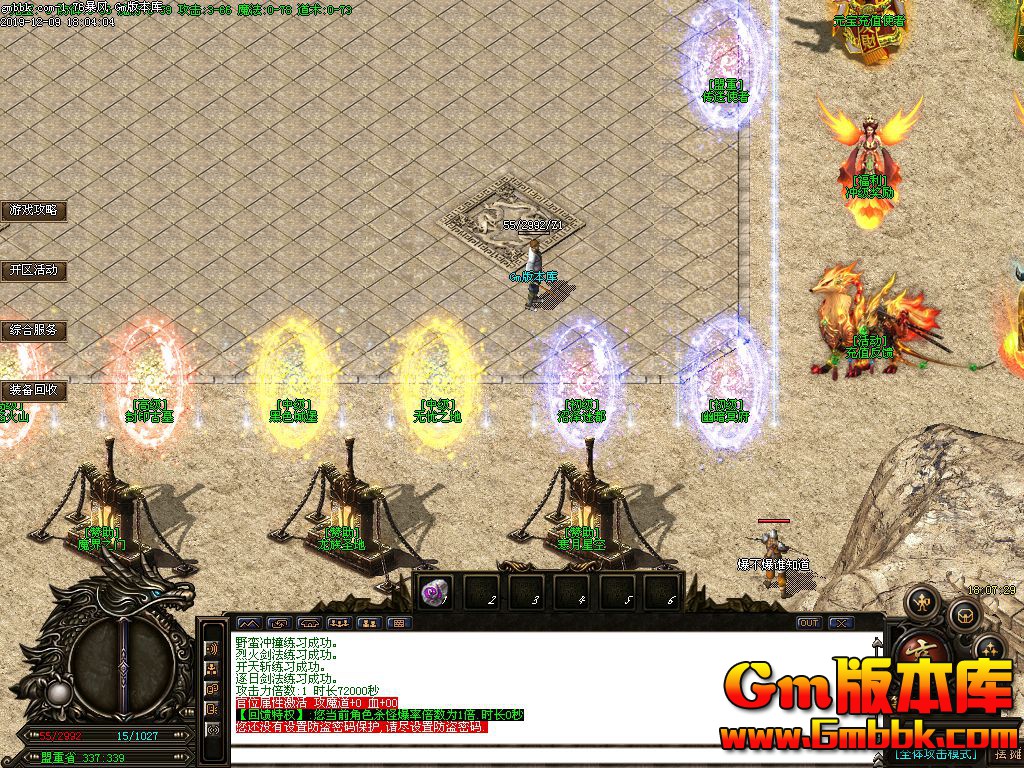Click the grid icon button above chat
Viewport: 1024px width, 768px height.
(x=399, y=623)
